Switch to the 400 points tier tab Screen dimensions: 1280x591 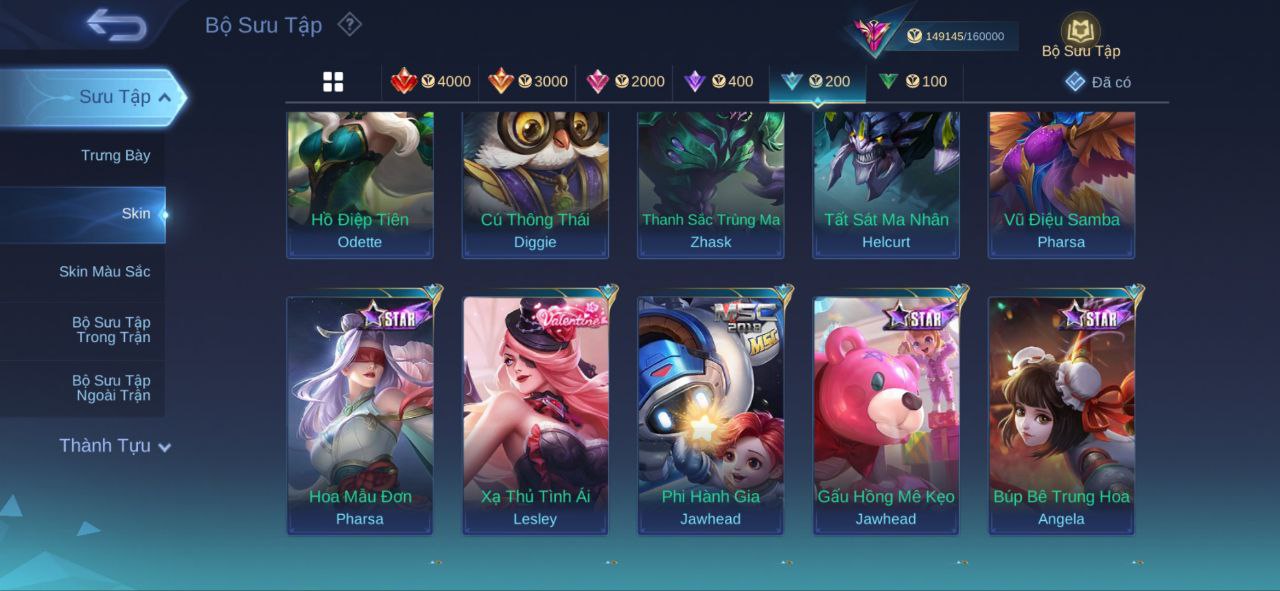pyautogui.click(x=718, y=82)
